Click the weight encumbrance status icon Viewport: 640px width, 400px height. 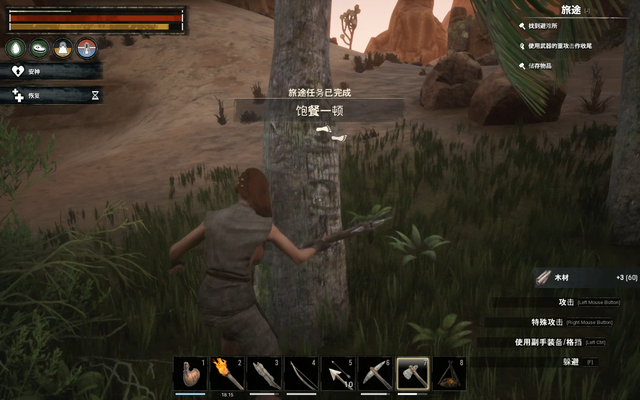point(63,47)
